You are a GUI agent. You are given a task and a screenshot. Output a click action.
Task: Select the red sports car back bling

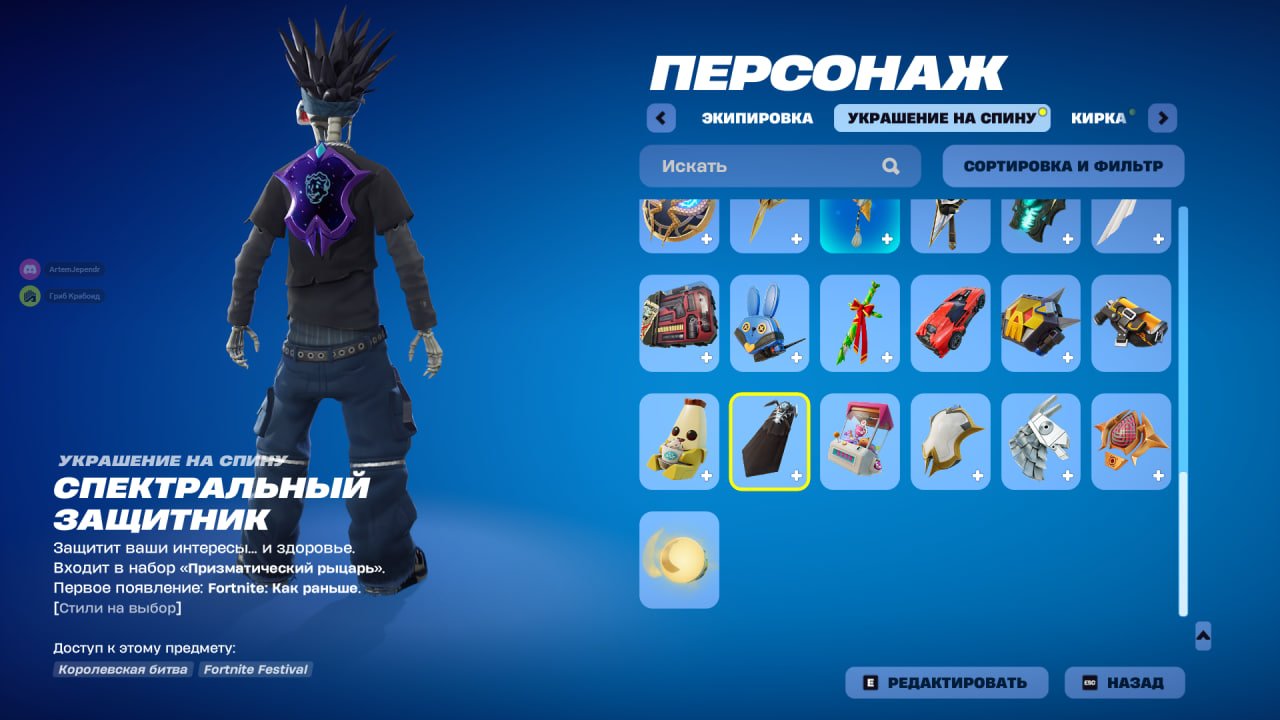(949, 323)
